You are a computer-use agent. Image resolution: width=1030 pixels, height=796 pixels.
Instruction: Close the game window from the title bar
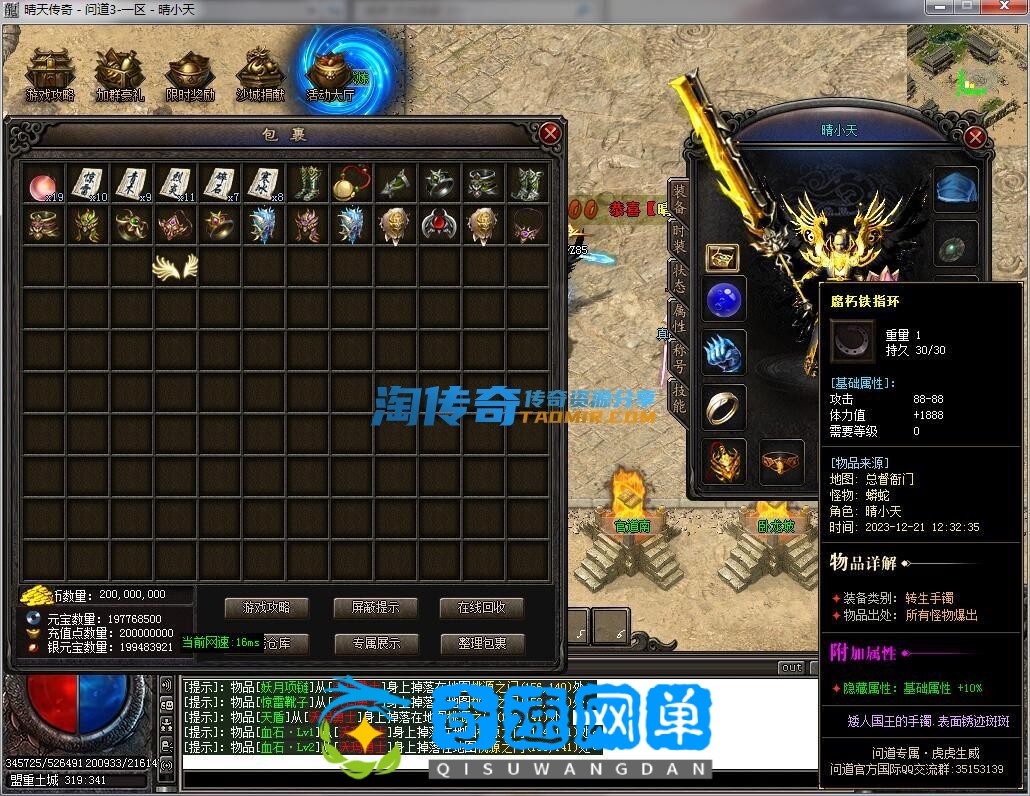(x=1004, y=7)
